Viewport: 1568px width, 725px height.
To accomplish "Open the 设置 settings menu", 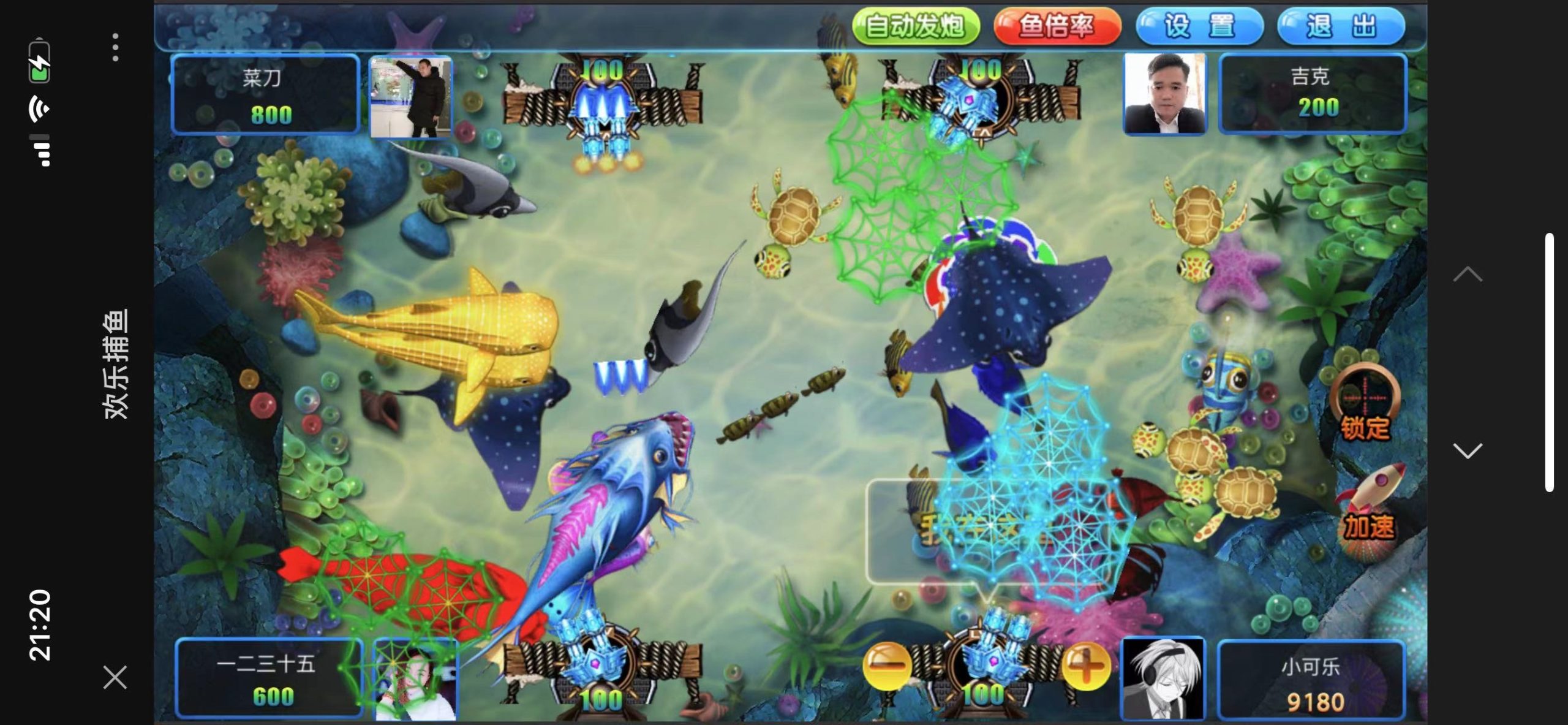I will coord(1199,26).
